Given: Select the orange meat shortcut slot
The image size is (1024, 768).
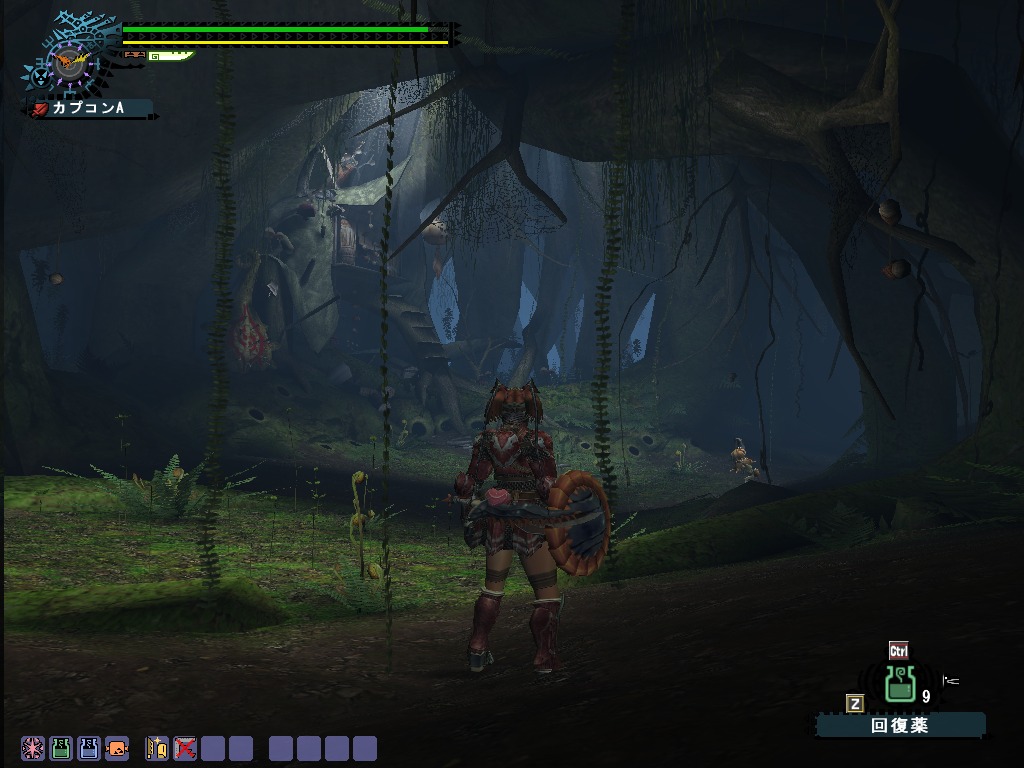Looking at the screenshot, I should tap(117, 748).
